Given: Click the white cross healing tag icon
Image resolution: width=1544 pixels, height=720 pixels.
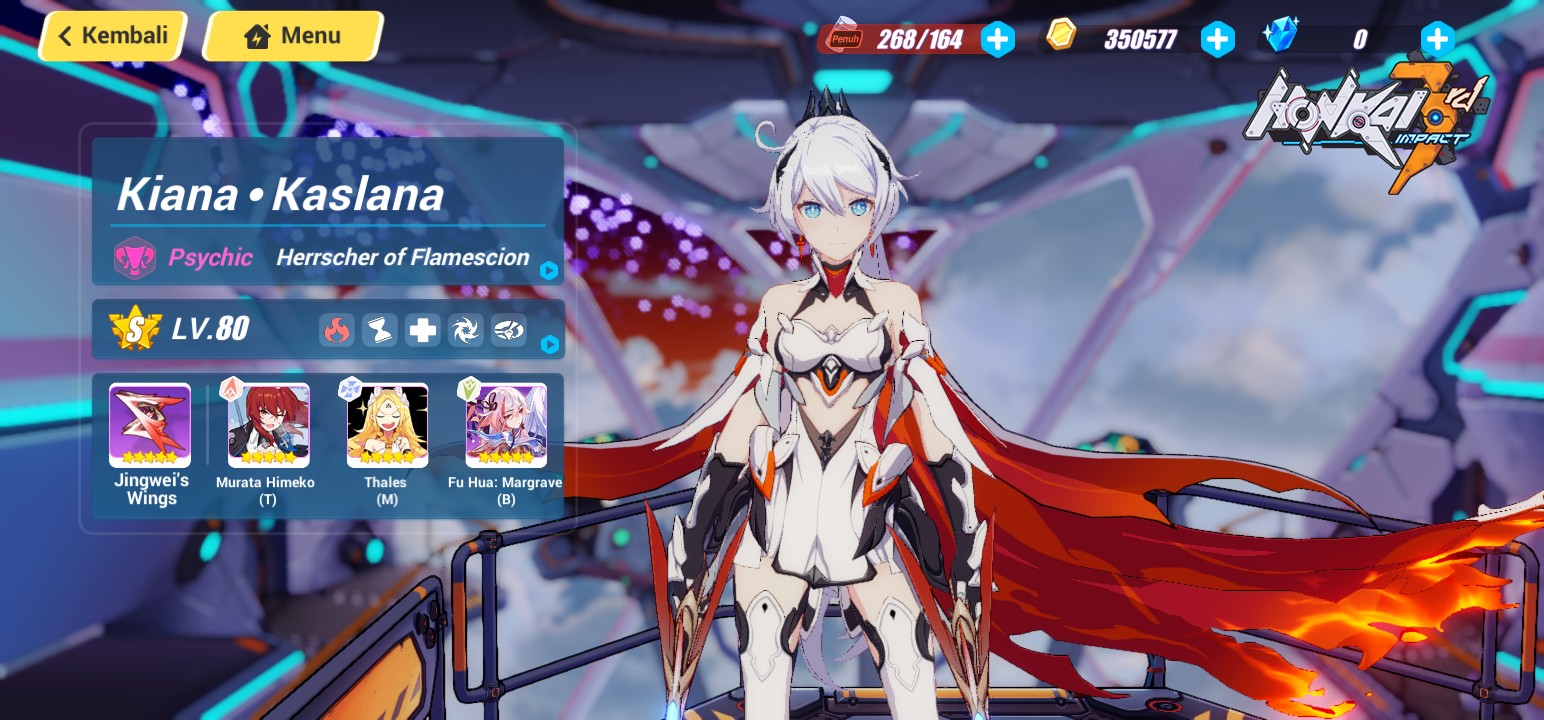Looking at the screenshot, I should 422,330.
